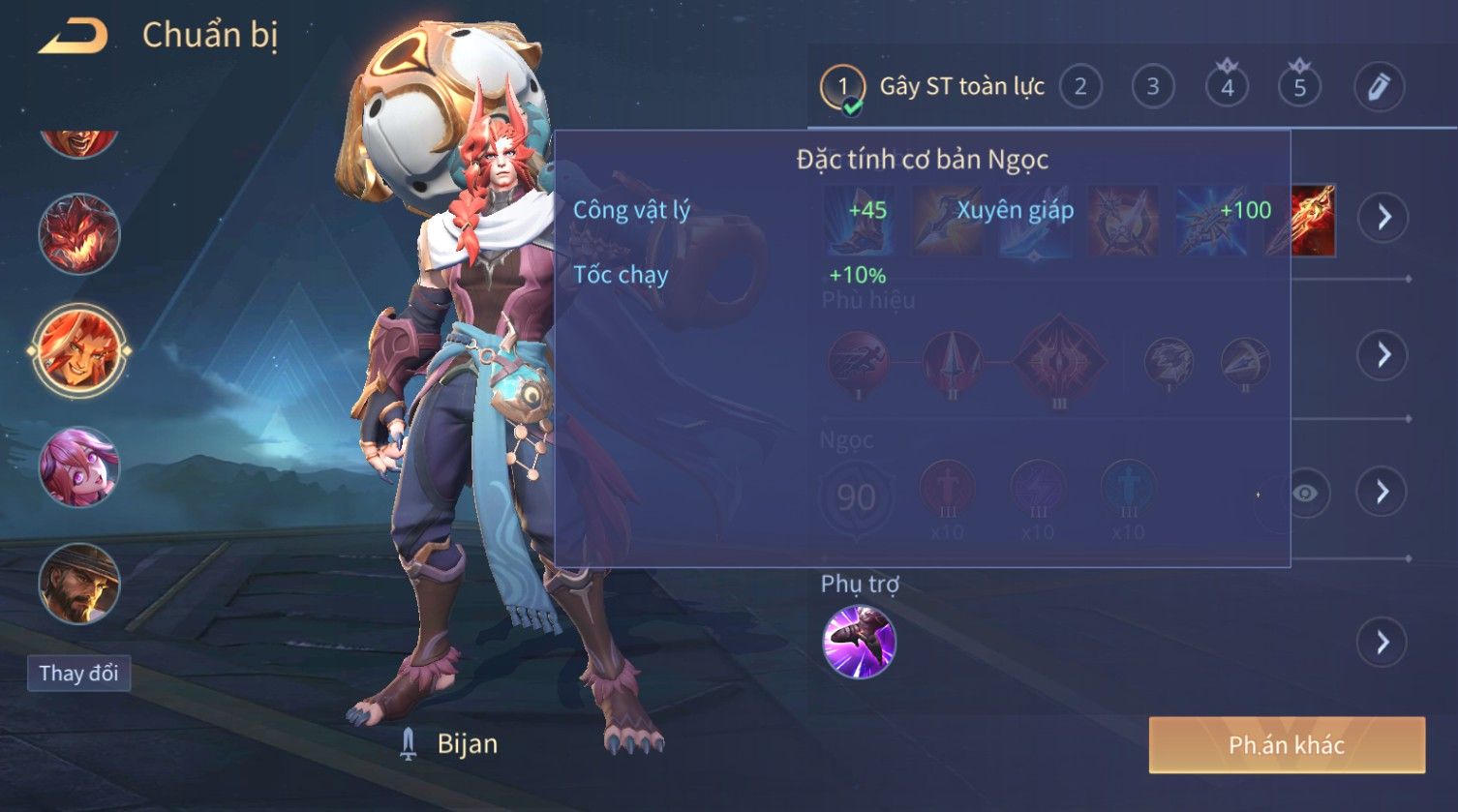Viewport: 1458px width, 812px height.
Task: Select the pink-haired girl hero portrait
Action: pyautogui.click(x=78, y=466)
